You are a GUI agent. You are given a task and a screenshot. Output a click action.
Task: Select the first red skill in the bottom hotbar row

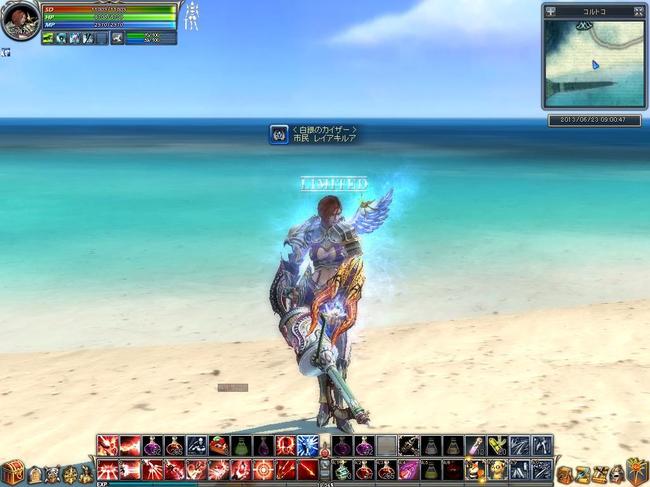point(108,469)
